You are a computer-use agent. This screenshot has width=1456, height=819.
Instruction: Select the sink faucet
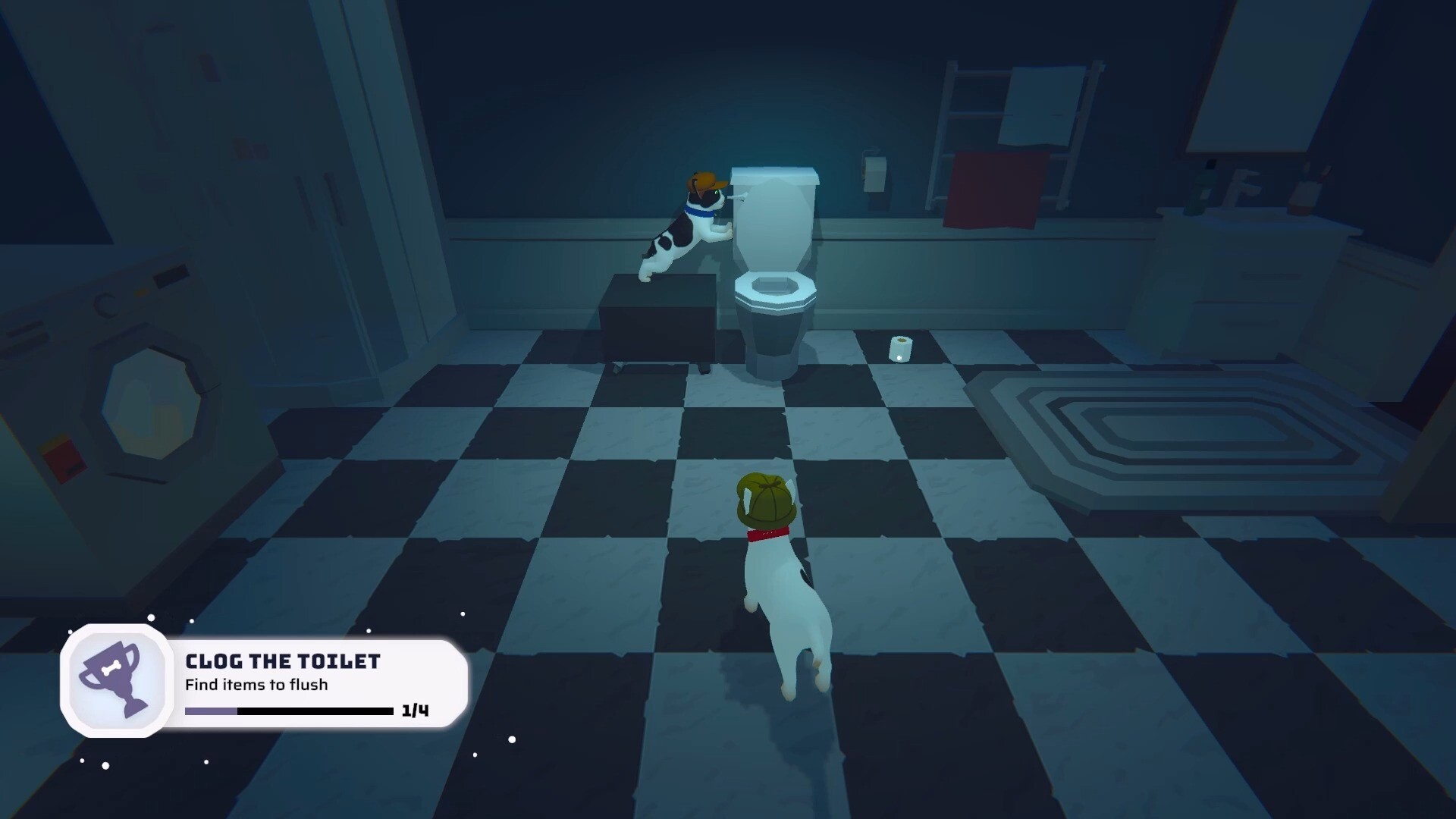click(x=1241, y=184)
